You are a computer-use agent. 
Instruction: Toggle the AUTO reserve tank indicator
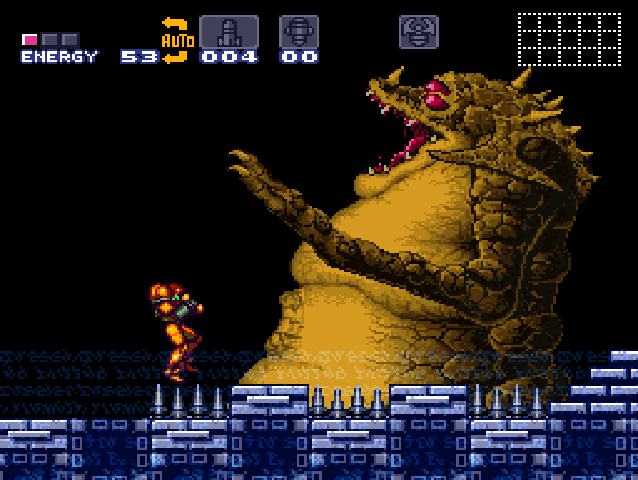[176, 40]
